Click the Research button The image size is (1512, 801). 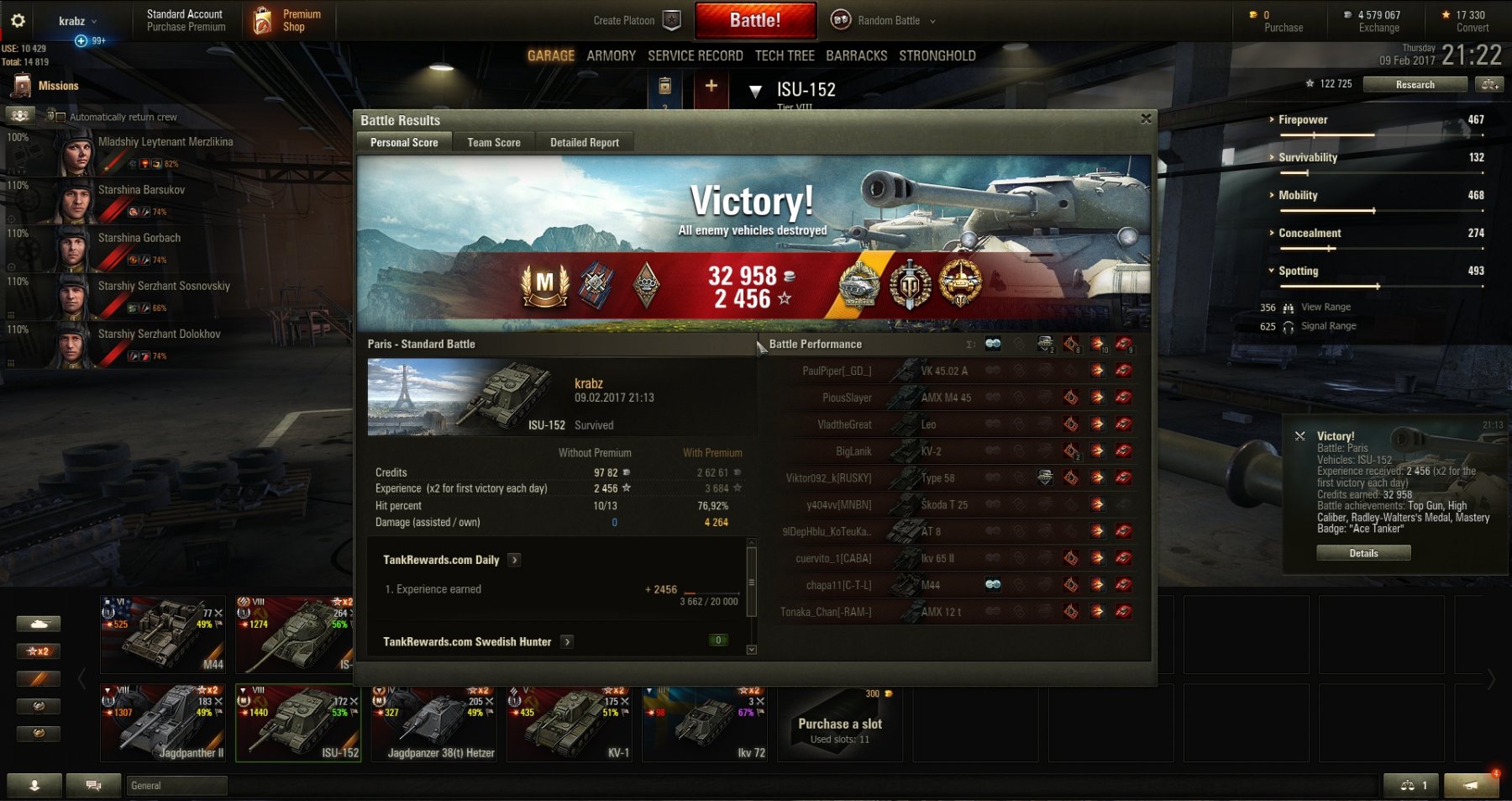pos(1415,85)
